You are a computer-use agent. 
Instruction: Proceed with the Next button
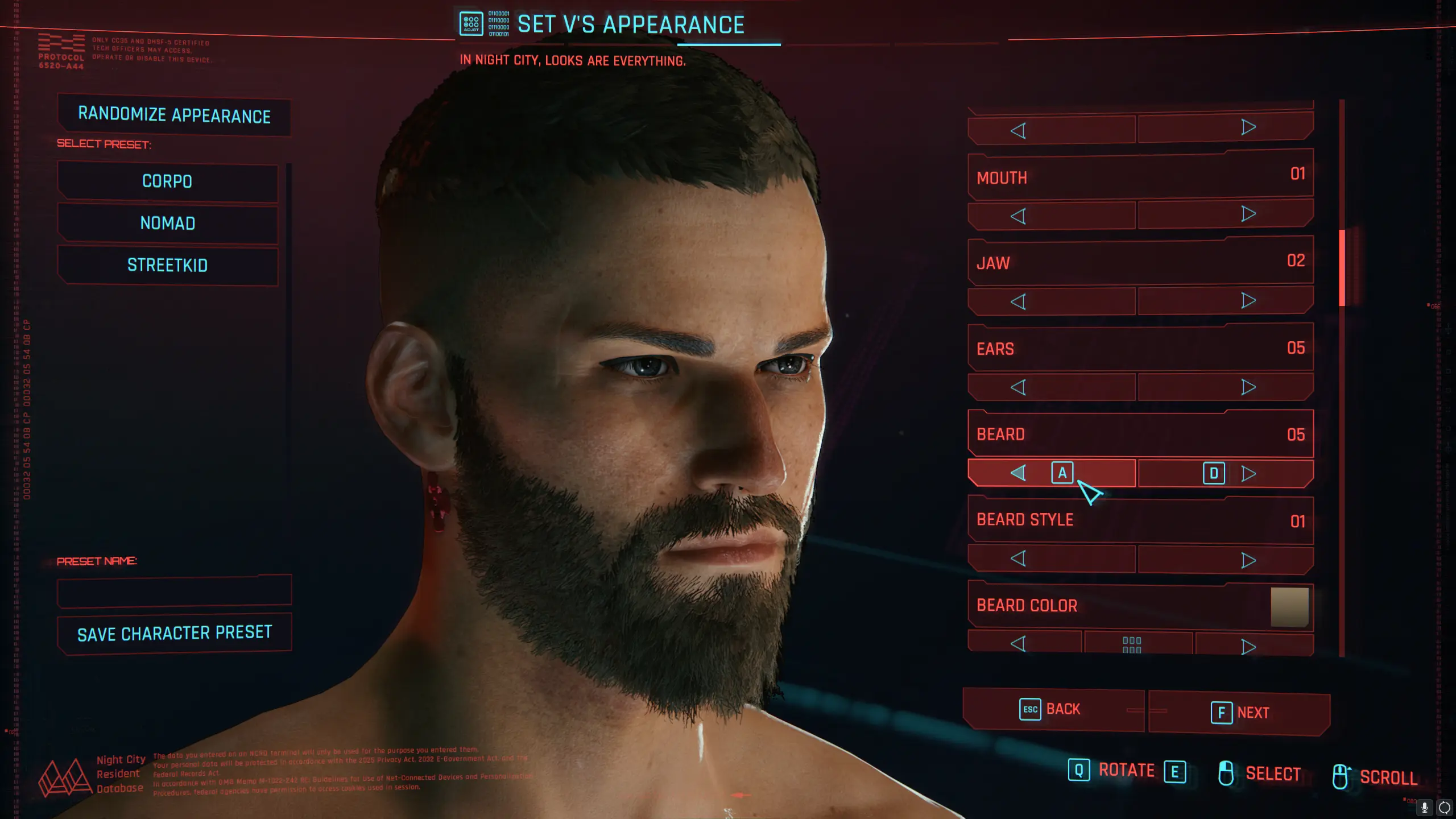tap(1239, 713)
